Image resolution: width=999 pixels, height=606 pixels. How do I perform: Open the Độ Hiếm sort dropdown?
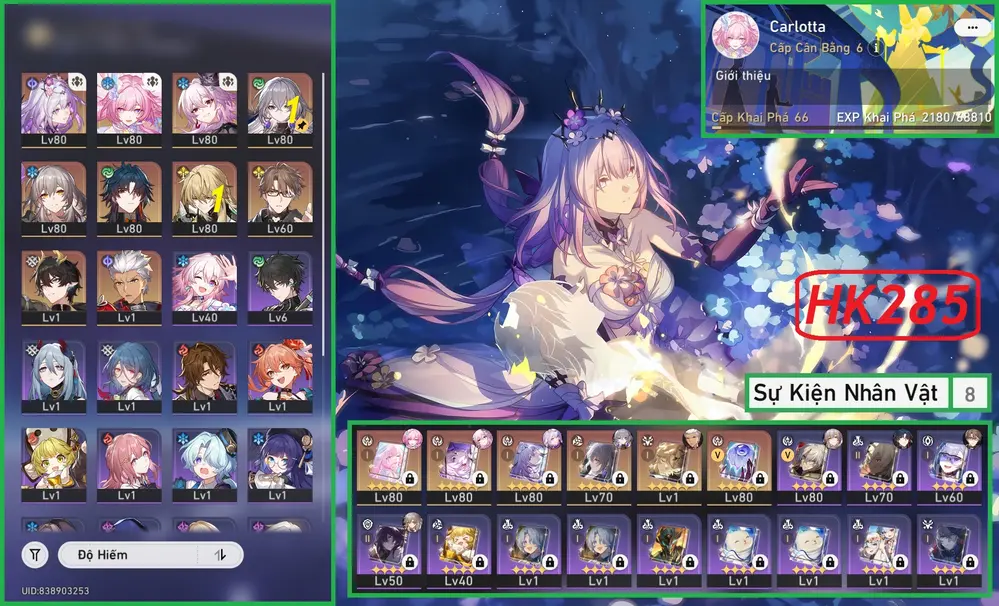[x=128, y=555]
